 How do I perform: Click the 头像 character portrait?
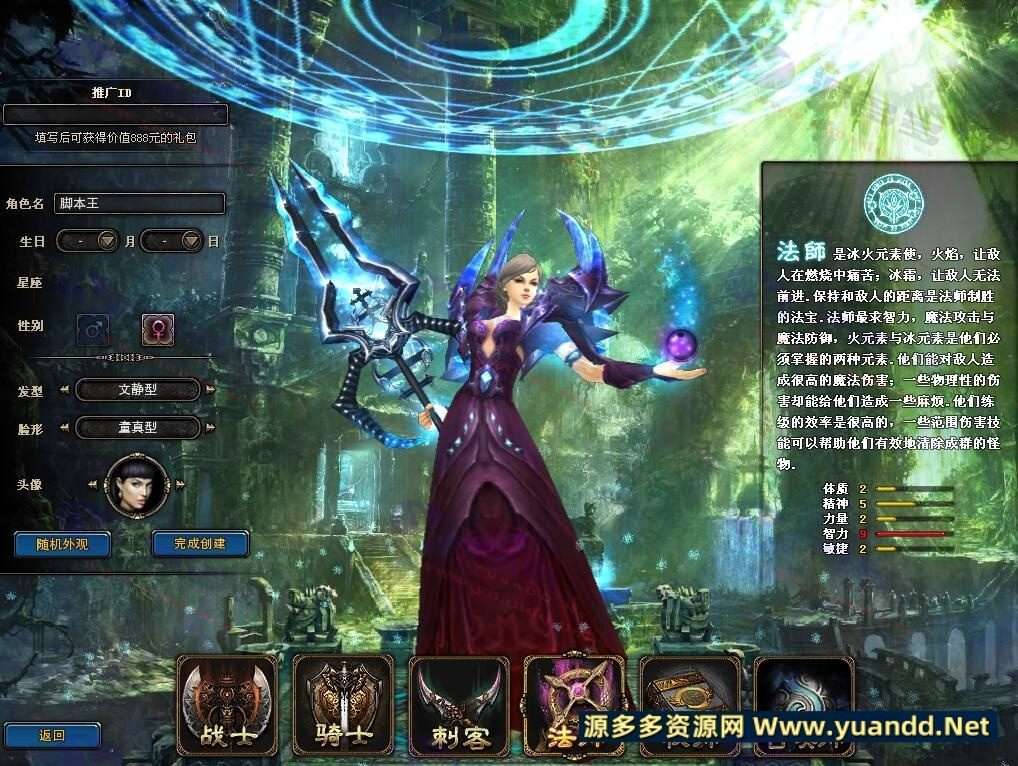click(137, 486)
